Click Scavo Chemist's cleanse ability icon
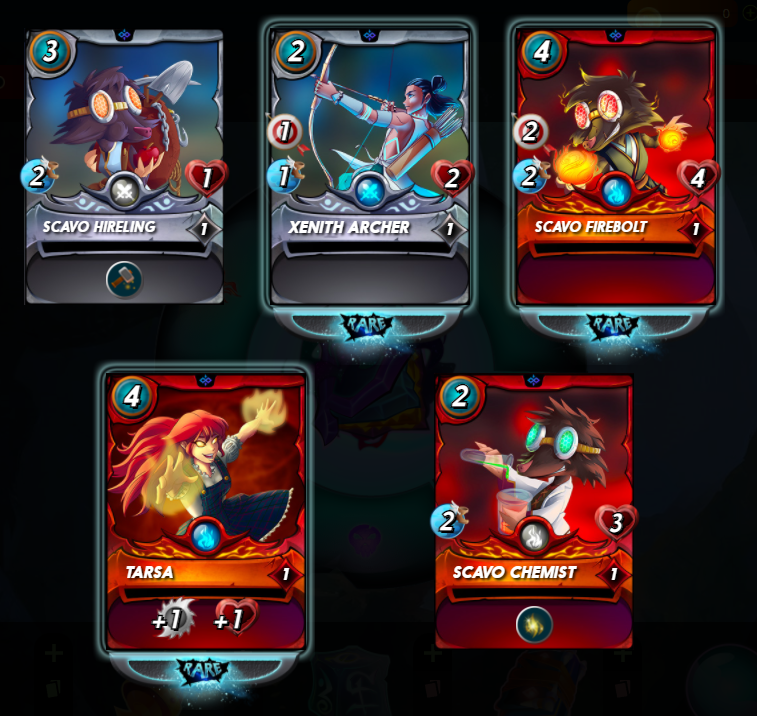Image resolution: width=757 pixels, height=716 pixels. point(534,624)
